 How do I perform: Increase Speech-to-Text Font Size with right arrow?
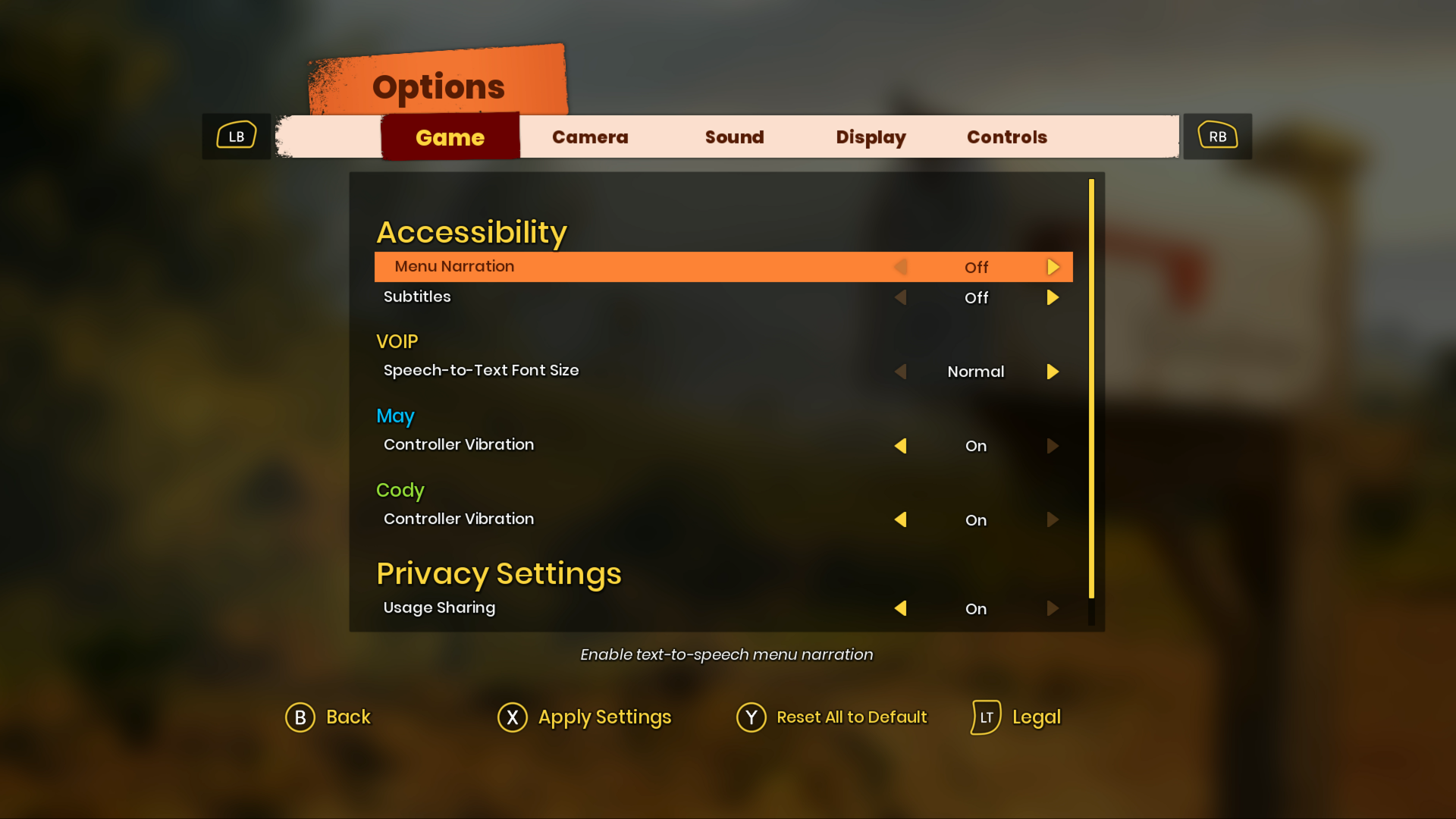point(1053,372)
